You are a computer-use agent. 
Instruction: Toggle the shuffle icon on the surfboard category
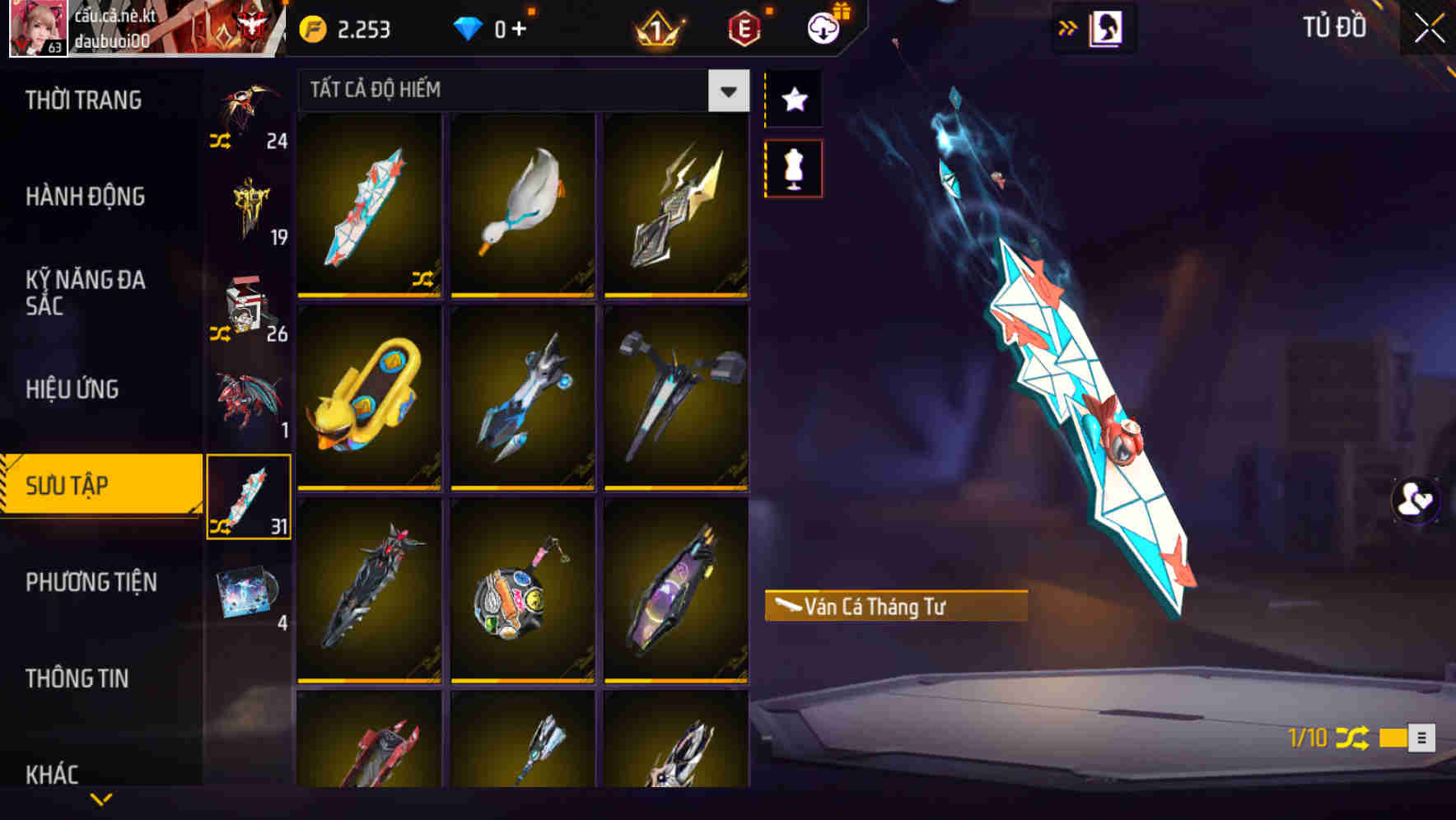pos(220,524)
